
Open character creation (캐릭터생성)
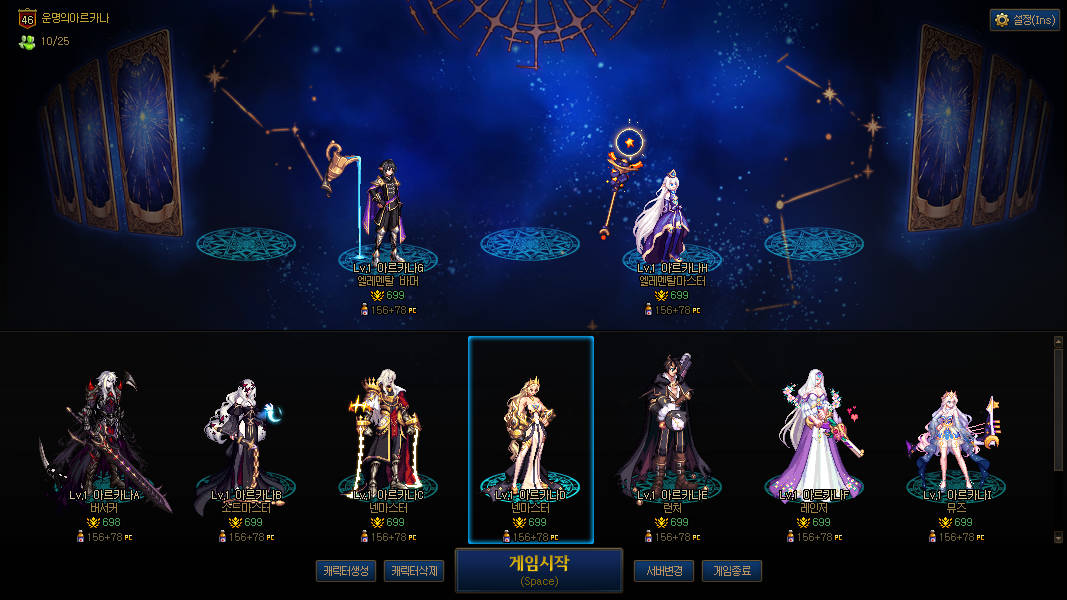(x=345, y=571)
